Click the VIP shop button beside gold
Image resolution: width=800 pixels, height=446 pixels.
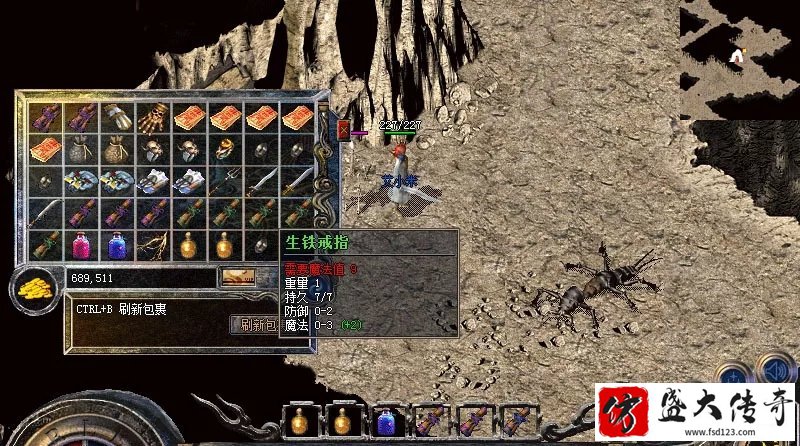237,277
